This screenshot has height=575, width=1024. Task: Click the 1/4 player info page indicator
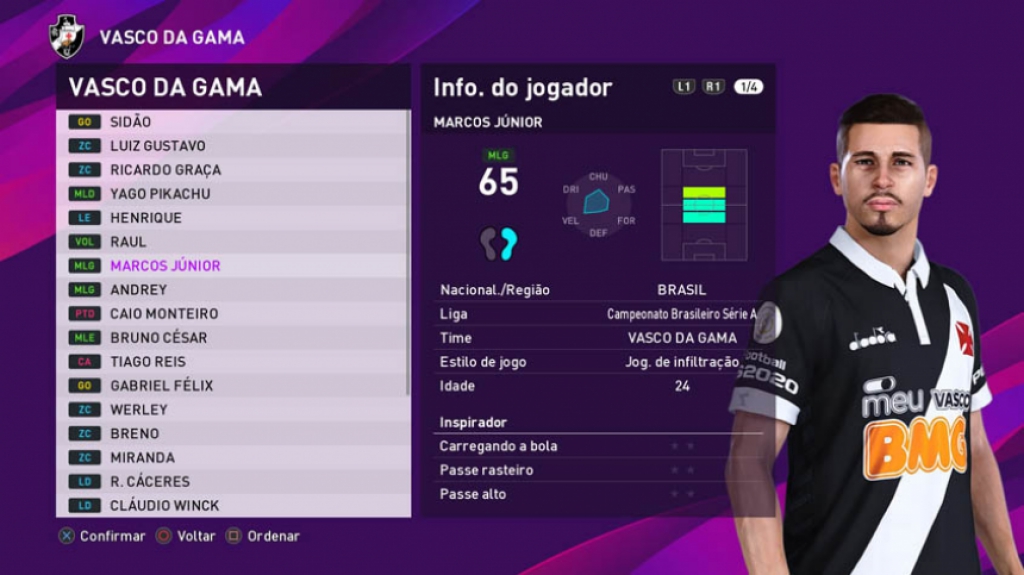(x=748, y=87)
